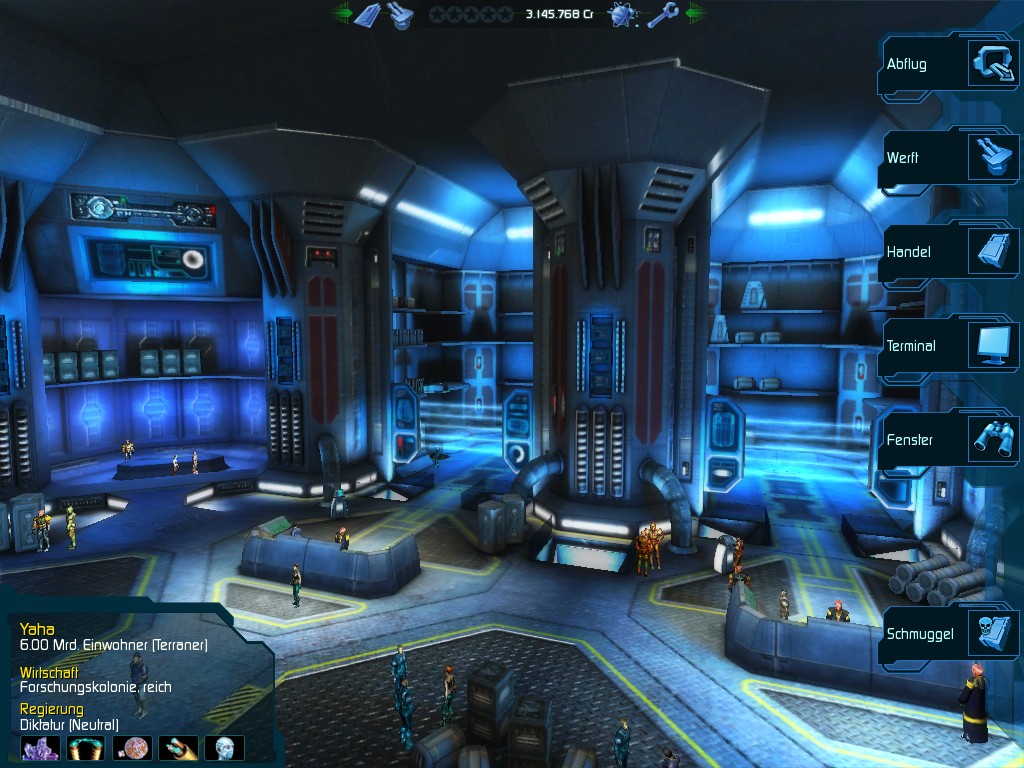Viewport: 1024px width, 768px height.
Task: Choose the glowing arc cable goods icon
Action: 86,748
